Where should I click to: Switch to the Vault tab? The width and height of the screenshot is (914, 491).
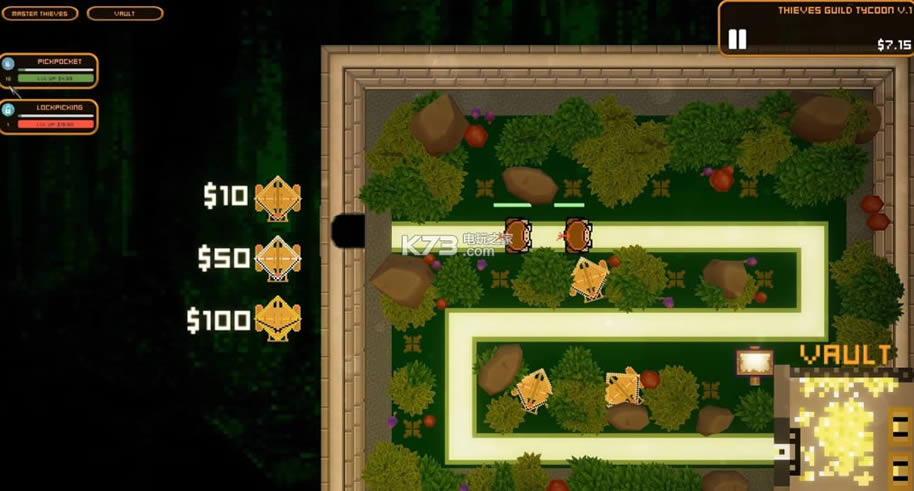[125, 14]
